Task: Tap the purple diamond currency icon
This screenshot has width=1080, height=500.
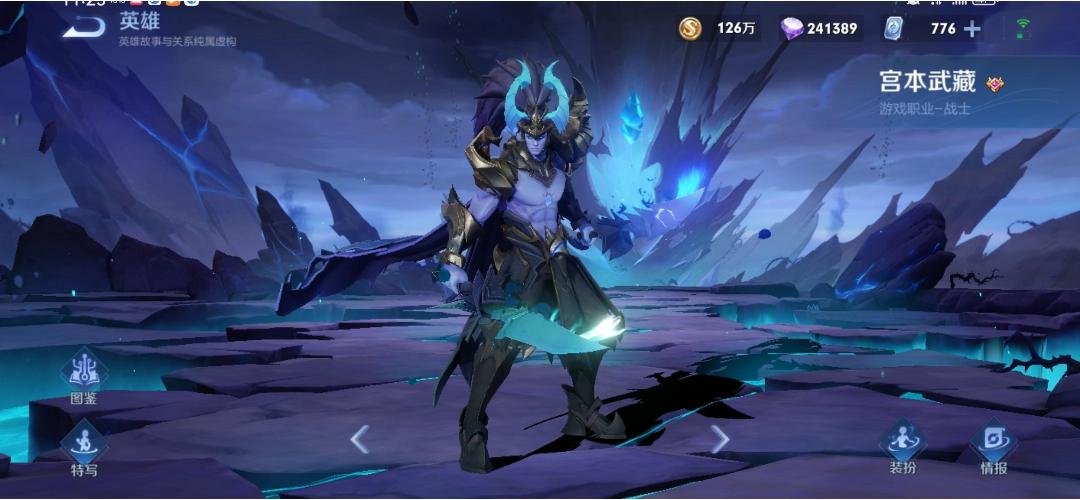Action: [792, 28]
